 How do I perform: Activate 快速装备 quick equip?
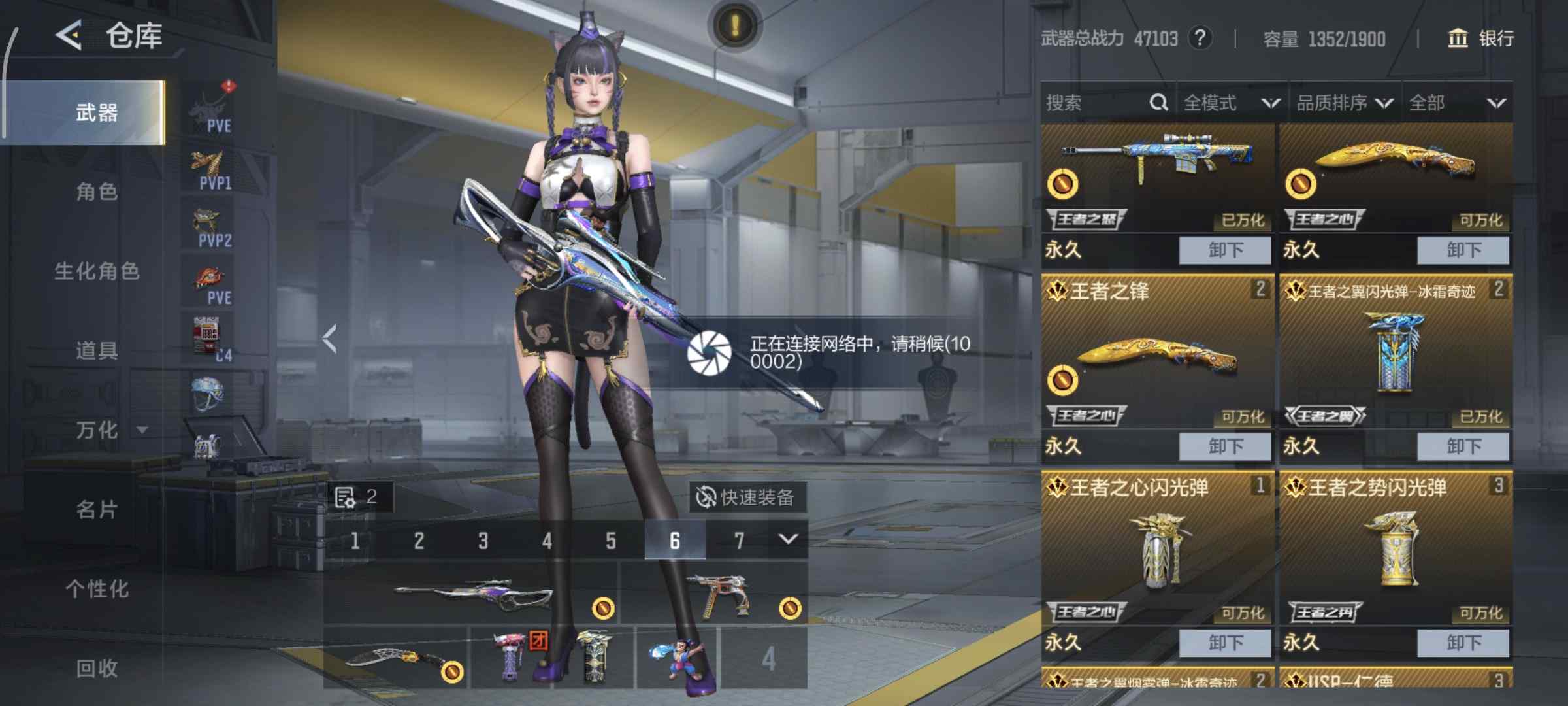747,497
